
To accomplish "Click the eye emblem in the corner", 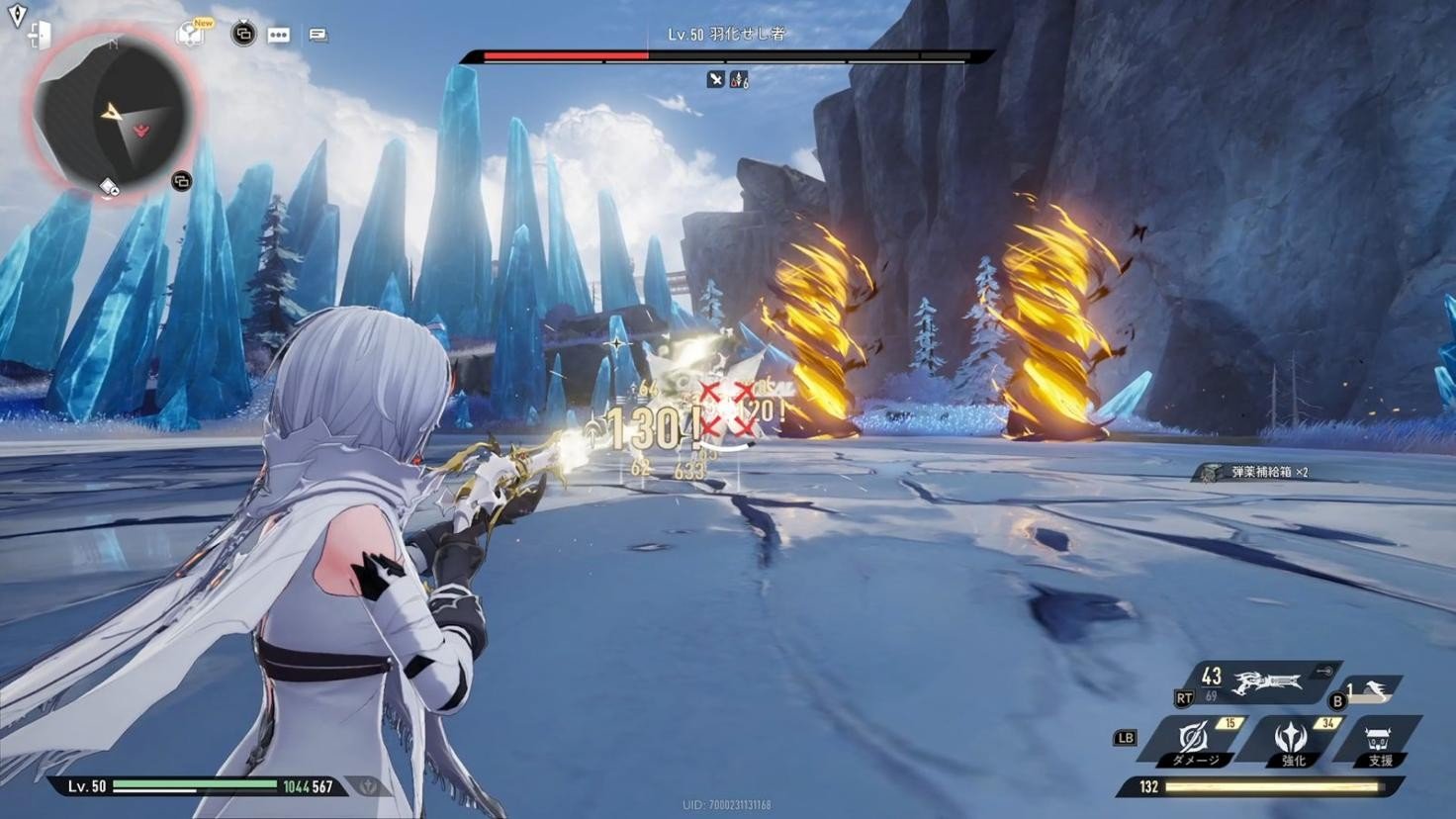I will point(17,14).
